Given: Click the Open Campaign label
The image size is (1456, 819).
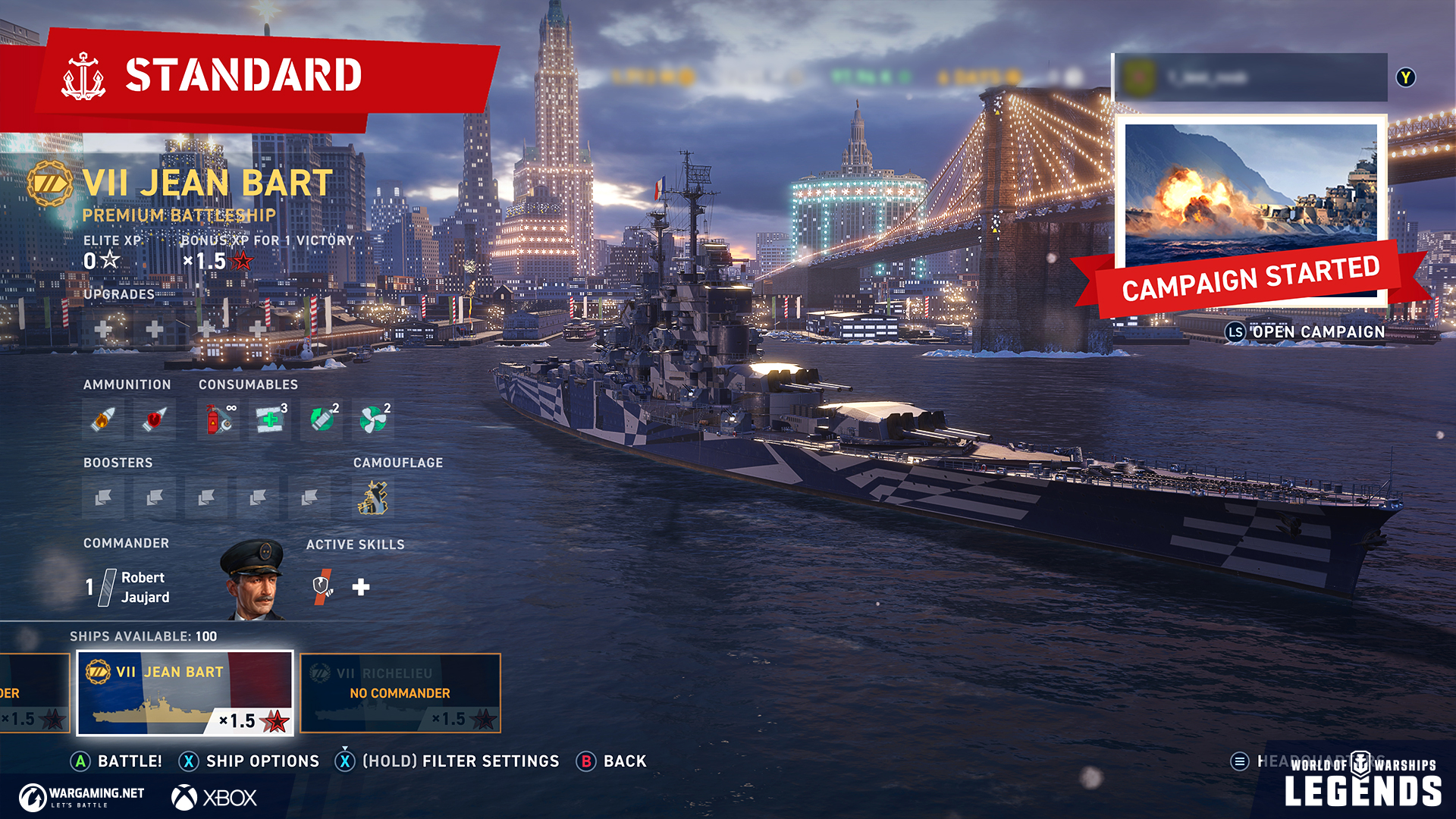Looking at the screenshot, I should pos(1318,332).
